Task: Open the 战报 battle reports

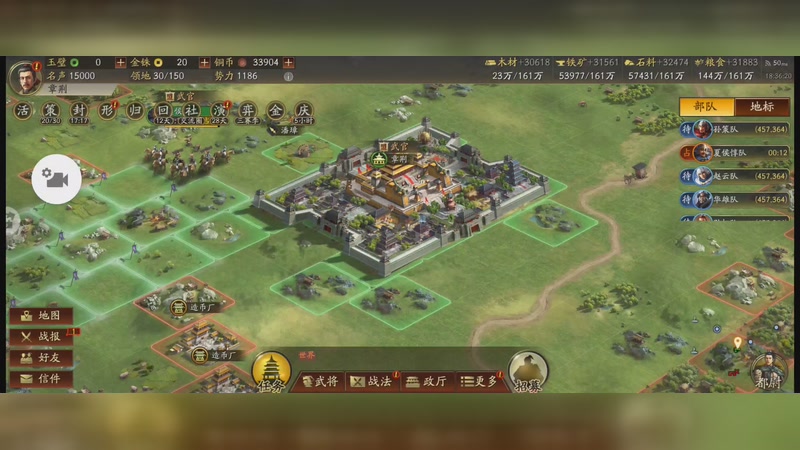Action: [x=41, y=337]
